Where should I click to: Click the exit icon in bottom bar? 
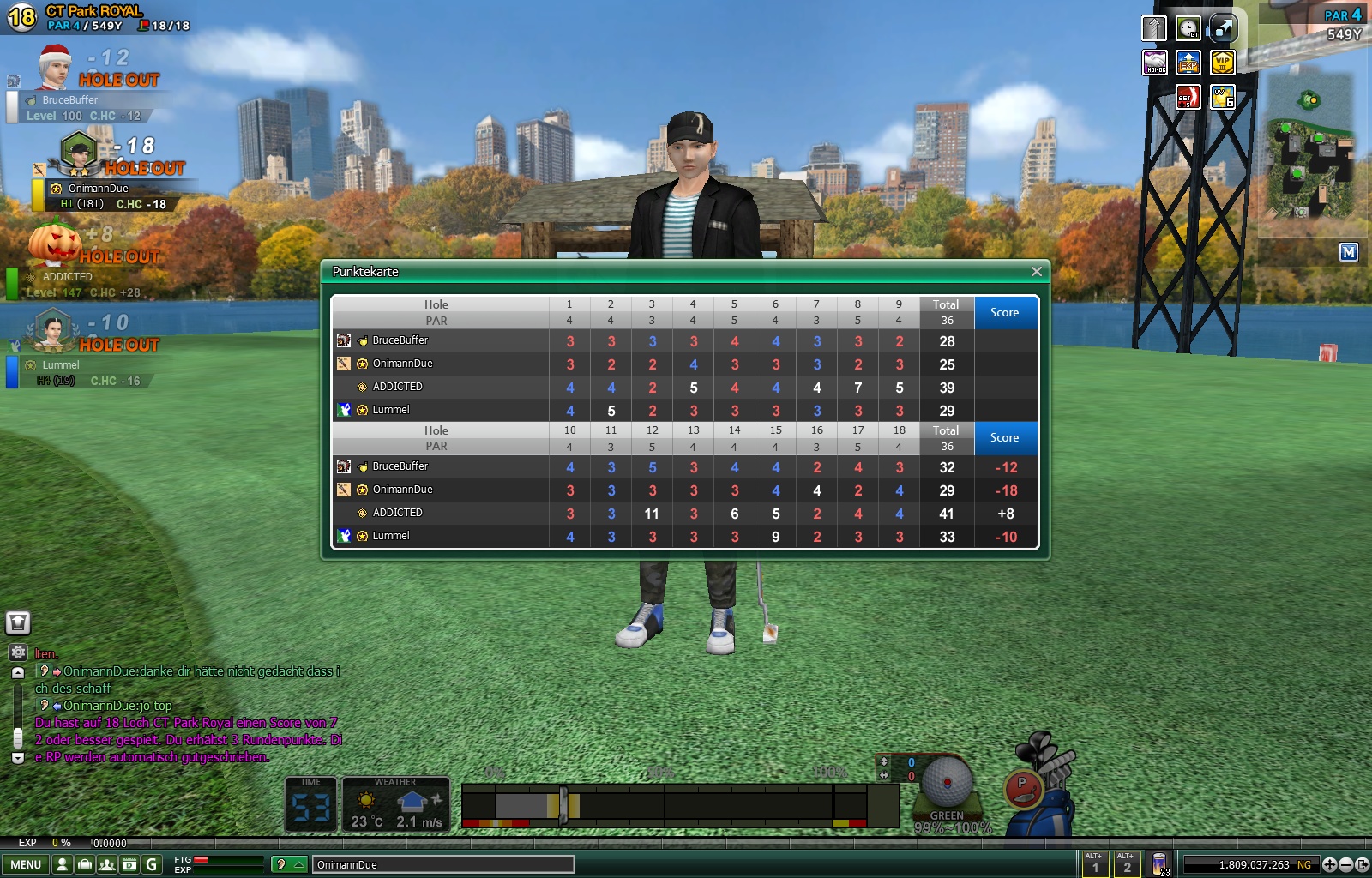click(1362, 864)
